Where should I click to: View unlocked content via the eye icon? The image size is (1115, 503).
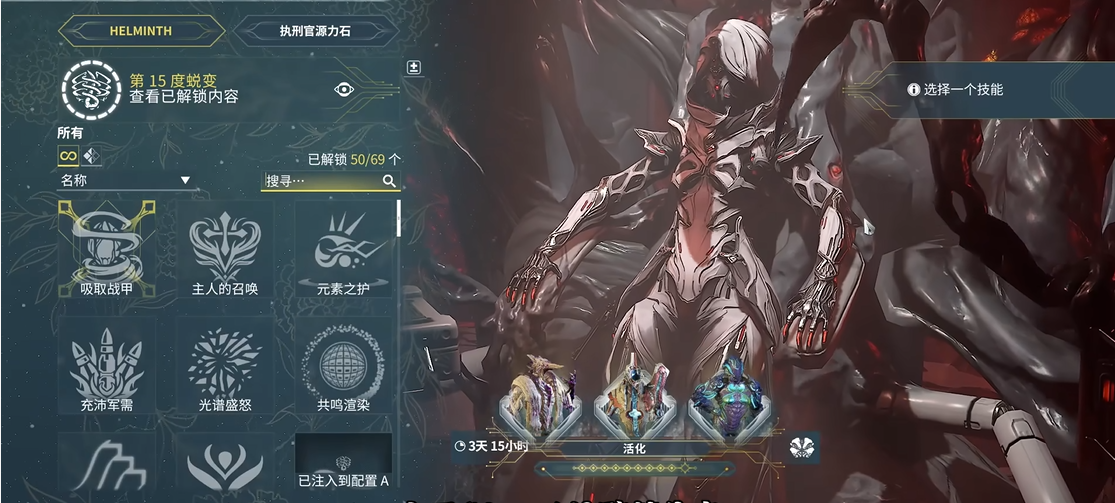344,89
